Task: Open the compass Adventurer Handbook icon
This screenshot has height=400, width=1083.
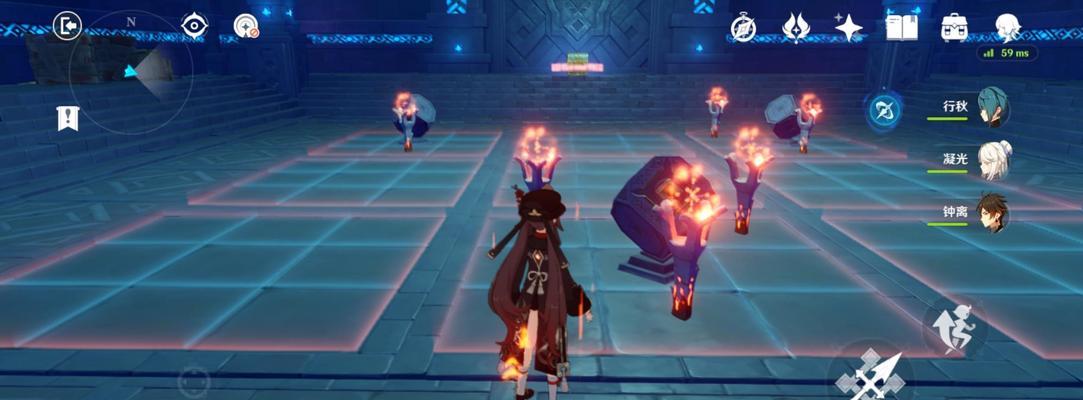Action: pos(743,28)
